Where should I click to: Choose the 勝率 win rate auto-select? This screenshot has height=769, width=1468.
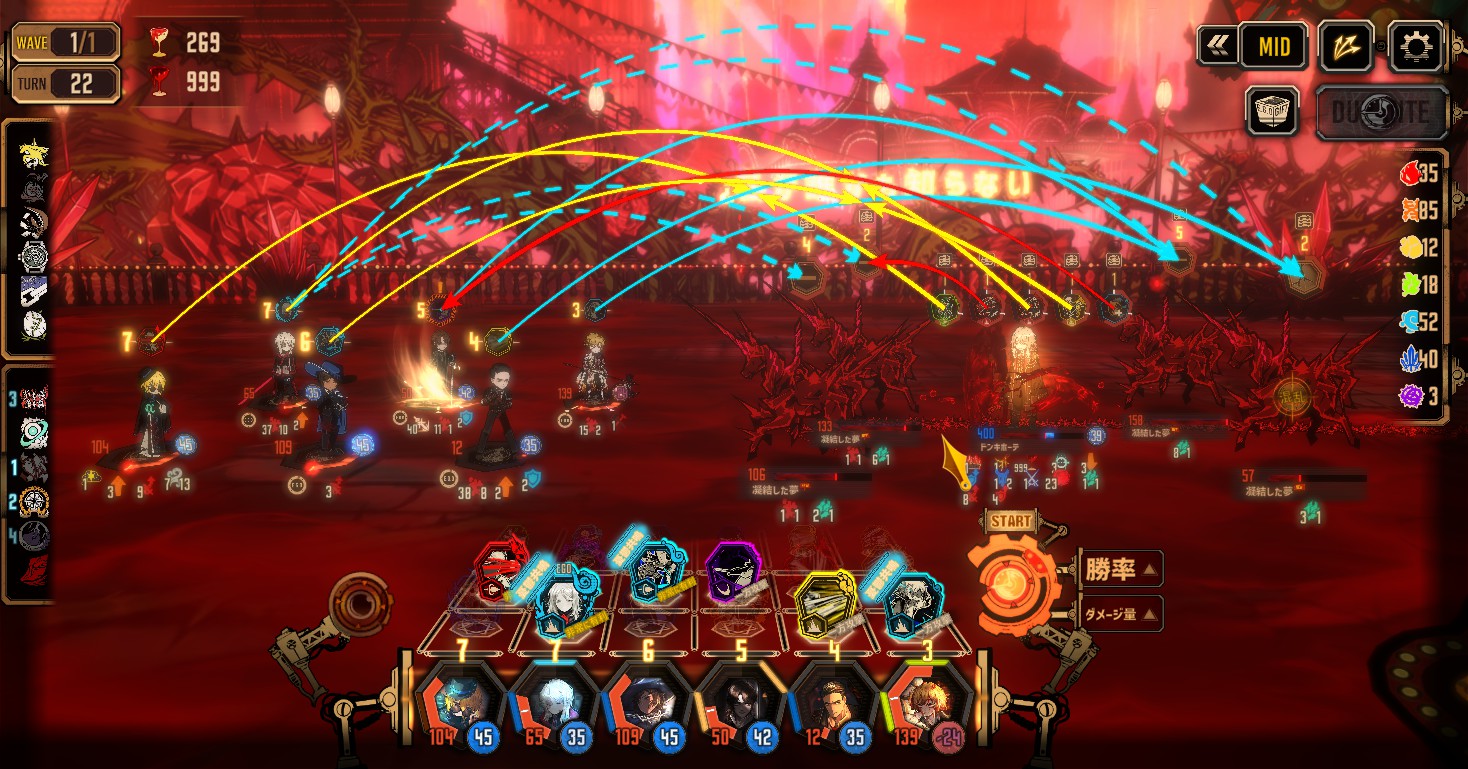tap(1119, 570)
